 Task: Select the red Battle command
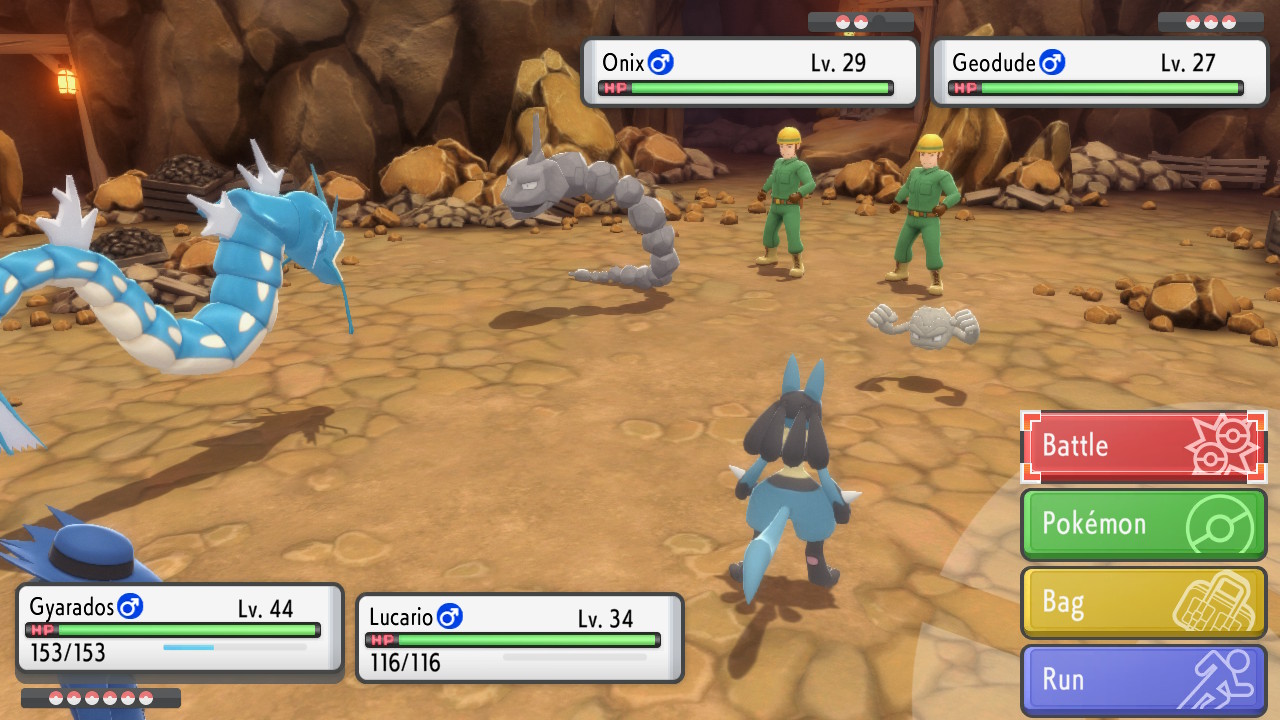click(x=1143, y=446)
